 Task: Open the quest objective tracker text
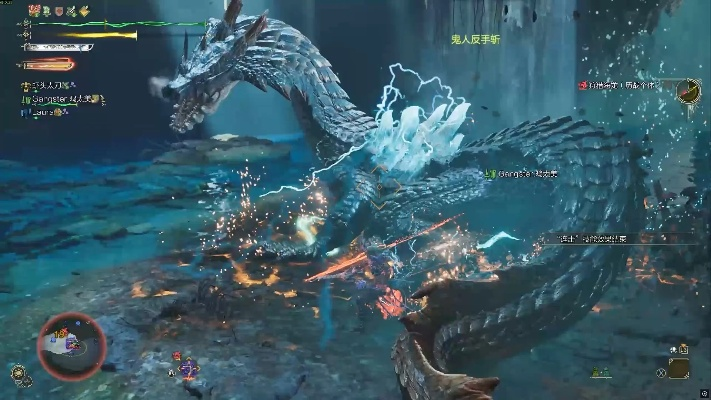coord(625,86)
